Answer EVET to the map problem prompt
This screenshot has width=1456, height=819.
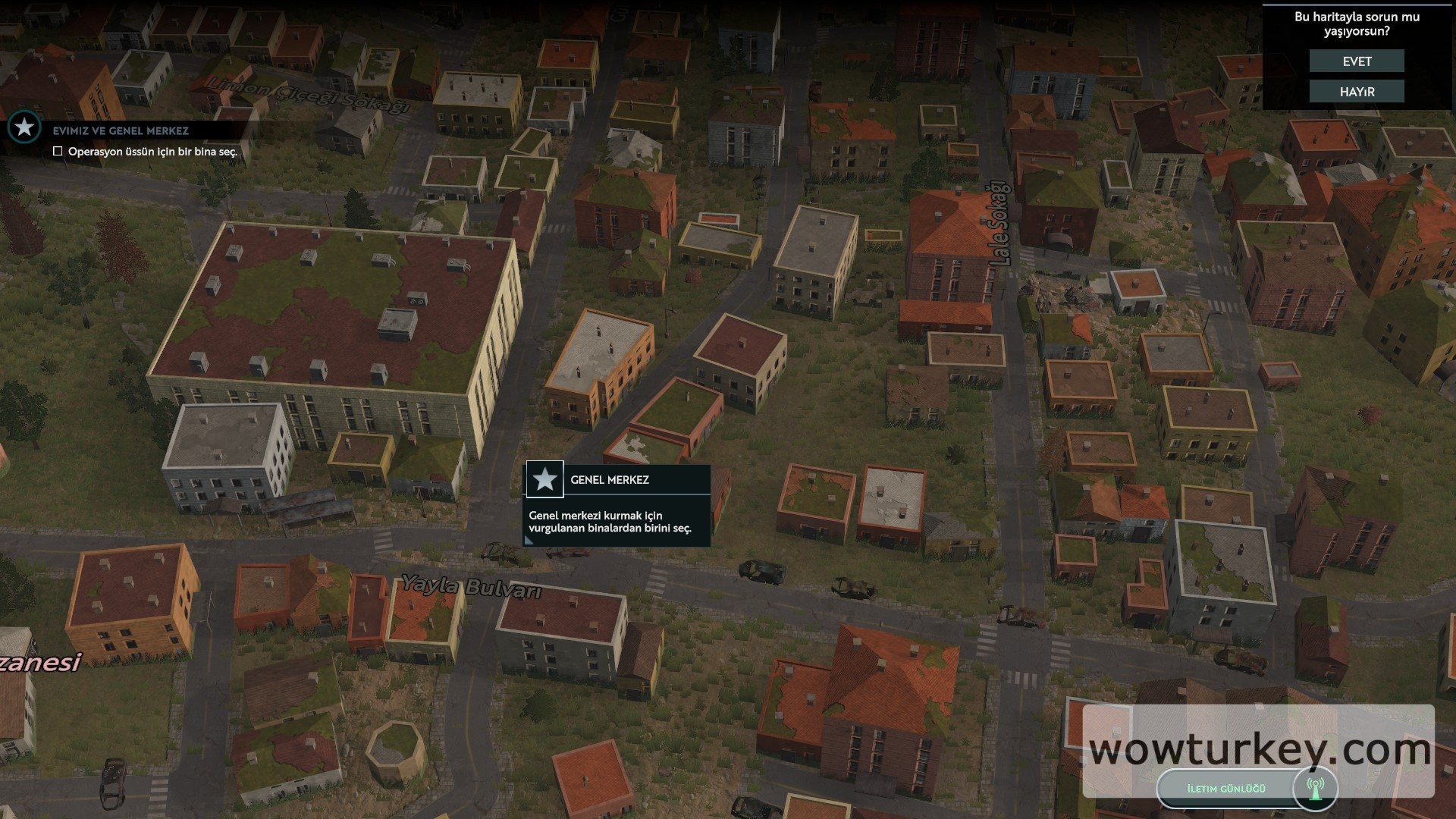point(1357,61)
